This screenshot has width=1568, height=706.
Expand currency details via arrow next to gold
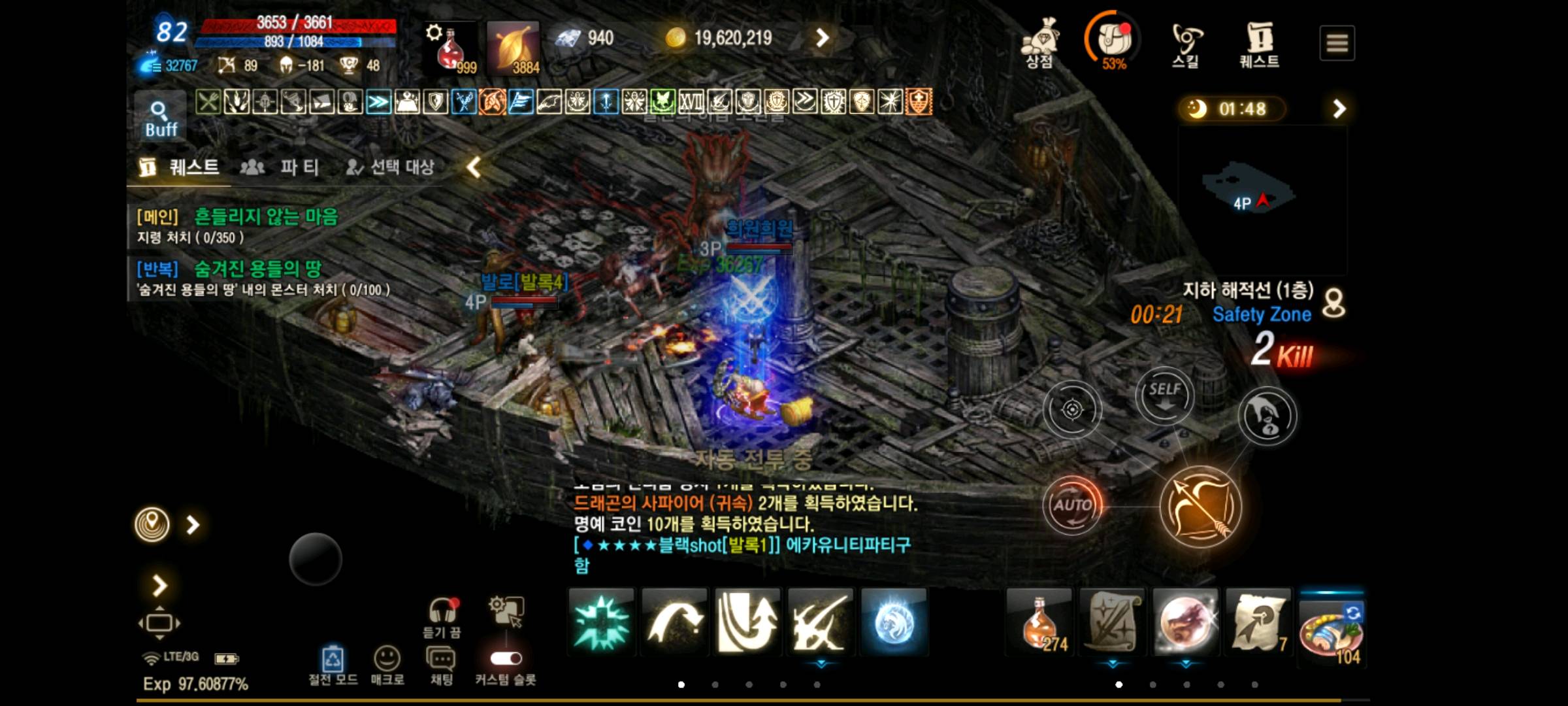(x=822, y=38)
